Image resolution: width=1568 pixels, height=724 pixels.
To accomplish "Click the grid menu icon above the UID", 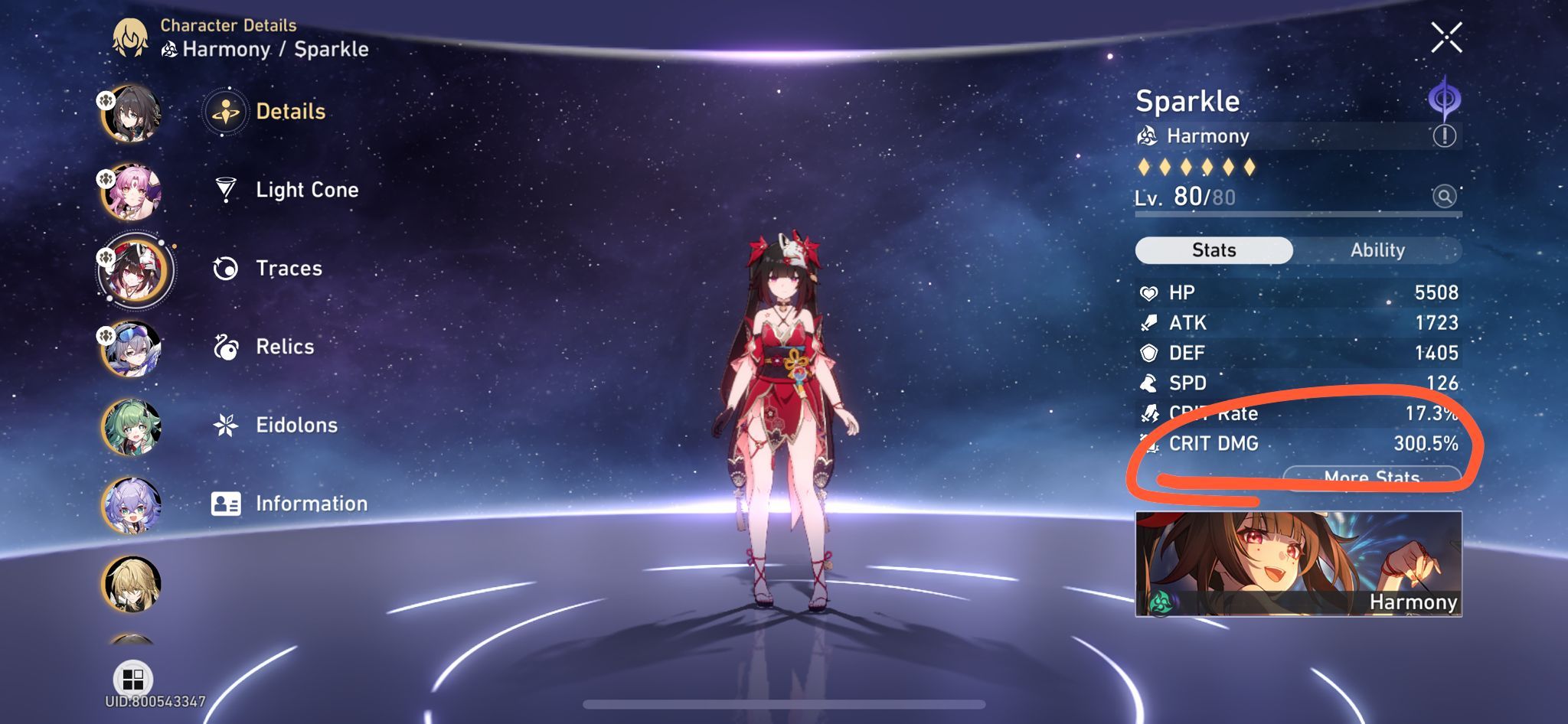I will click(x=132, y=677).
